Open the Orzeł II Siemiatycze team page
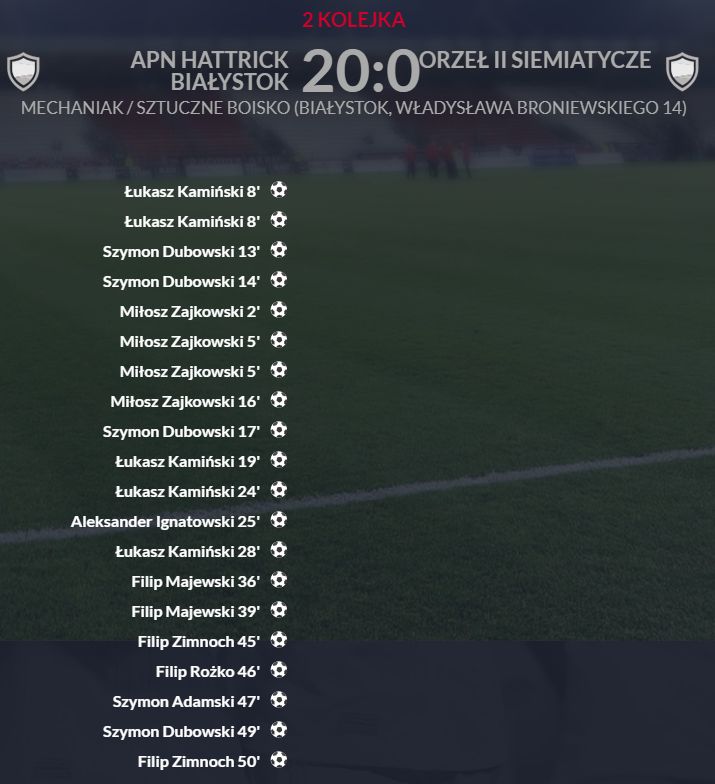 click(536, 60)
